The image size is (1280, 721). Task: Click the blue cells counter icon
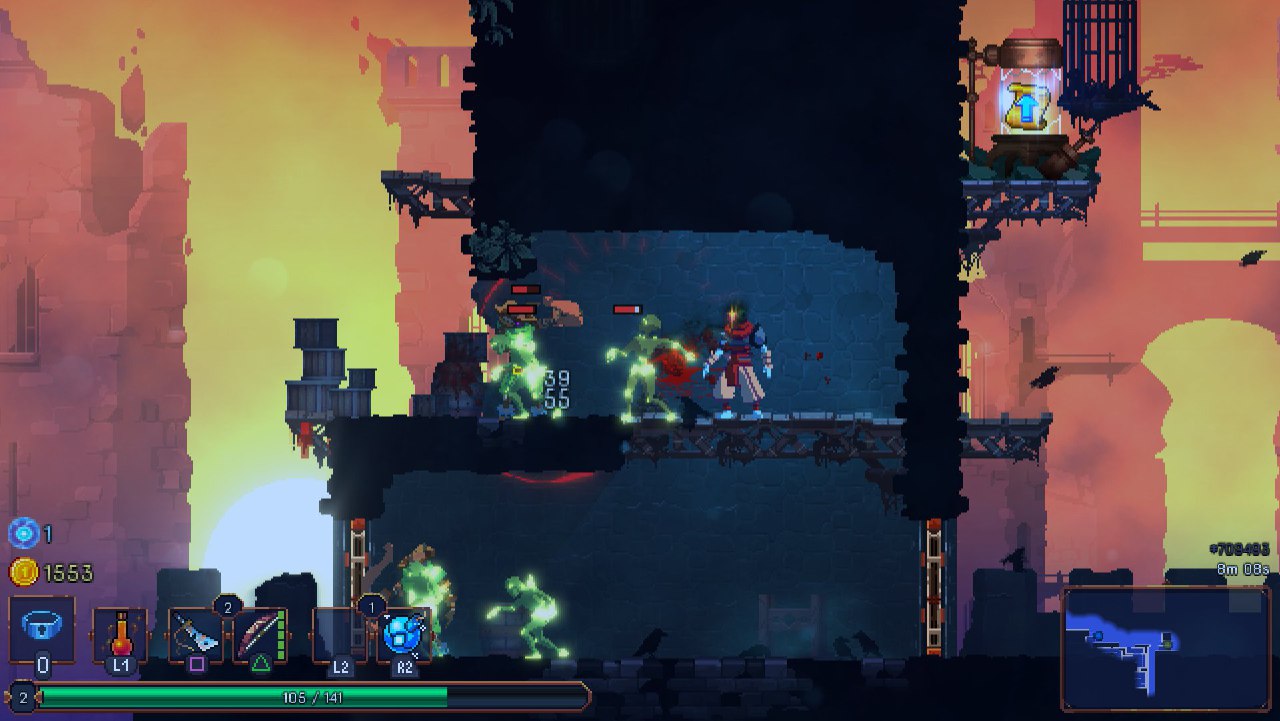pos(23,534)
